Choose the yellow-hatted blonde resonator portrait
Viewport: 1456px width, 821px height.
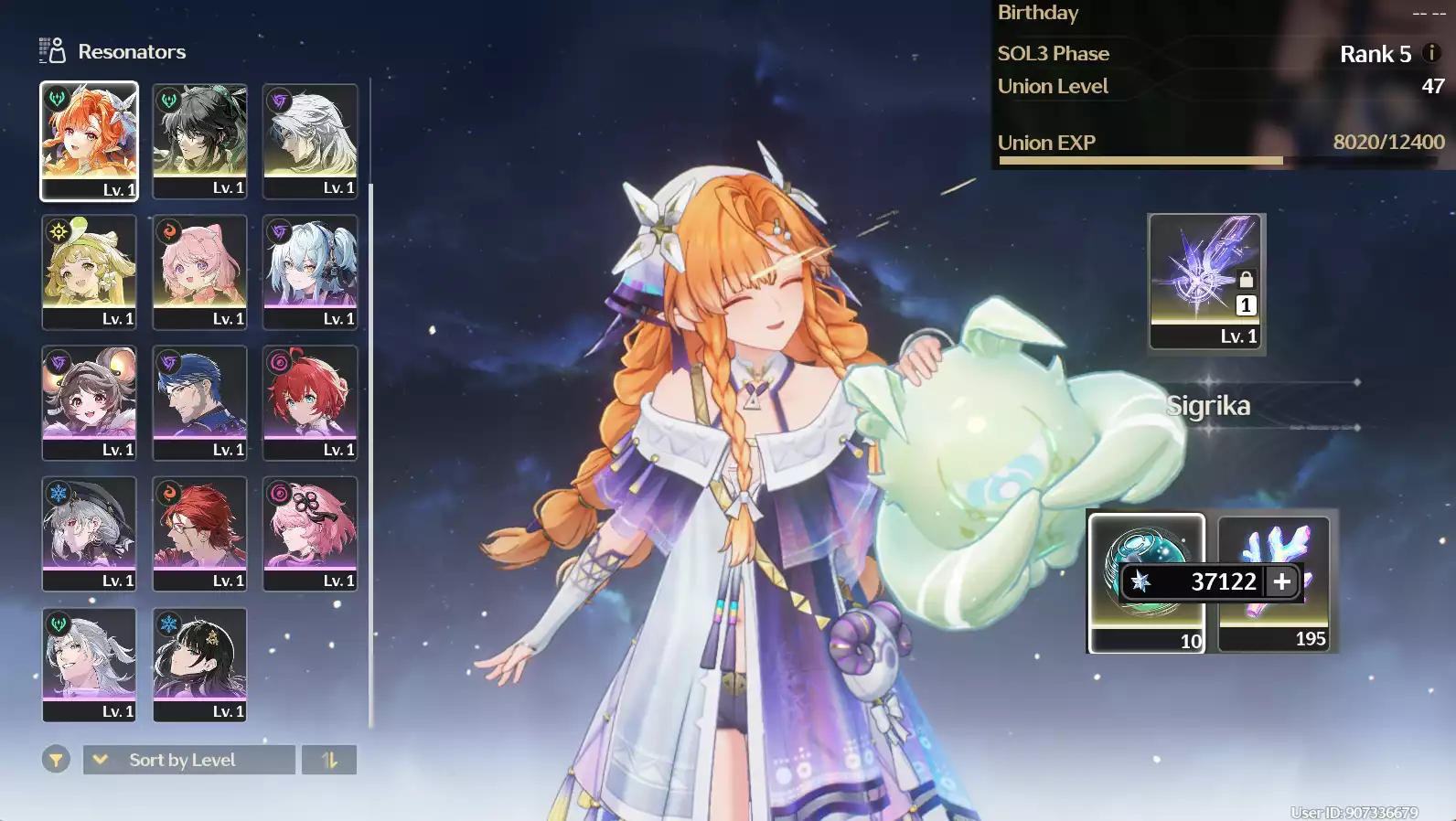[89, 272]
